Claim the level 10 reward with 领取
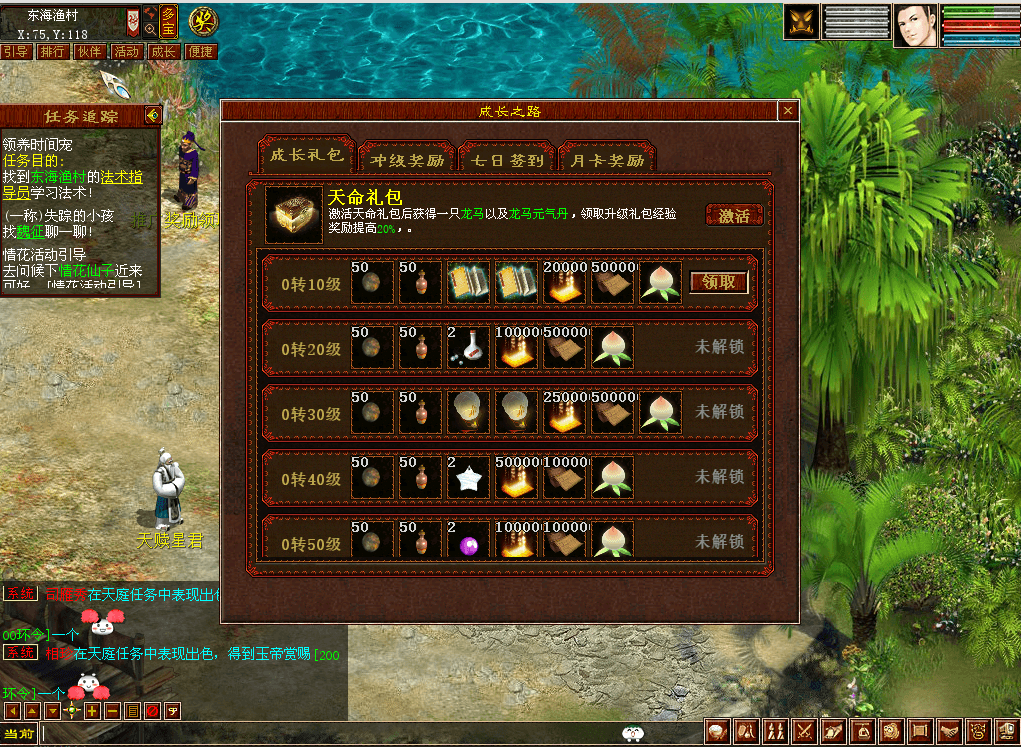Viewport: 1021px width, 747px height. 719,282
